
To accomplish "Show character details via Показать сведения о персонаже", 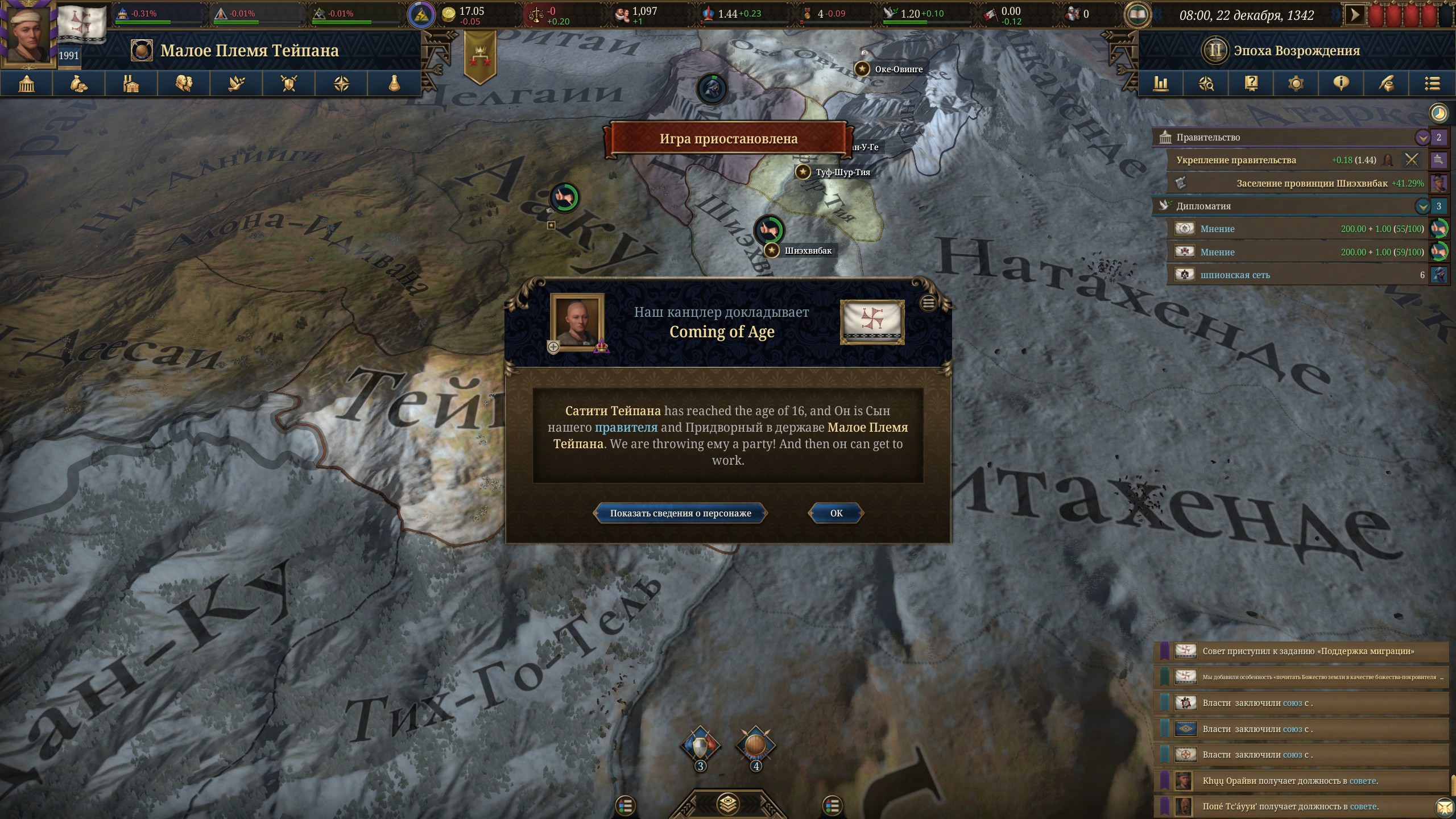I will point(680,513).
